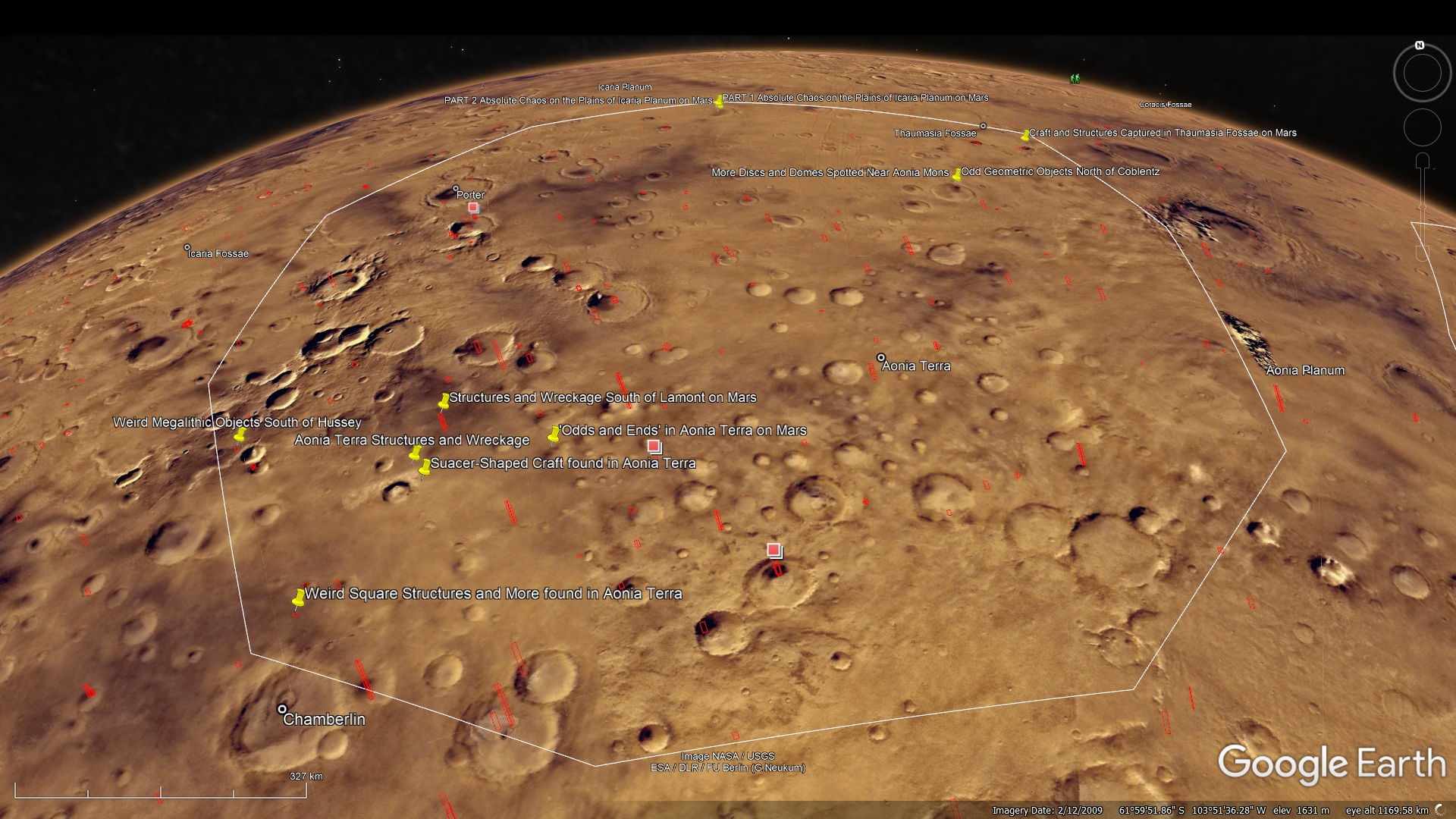Select the Icaria Fossae place marker
This screenshot has width=1456, height=819.
pos(187,247)
